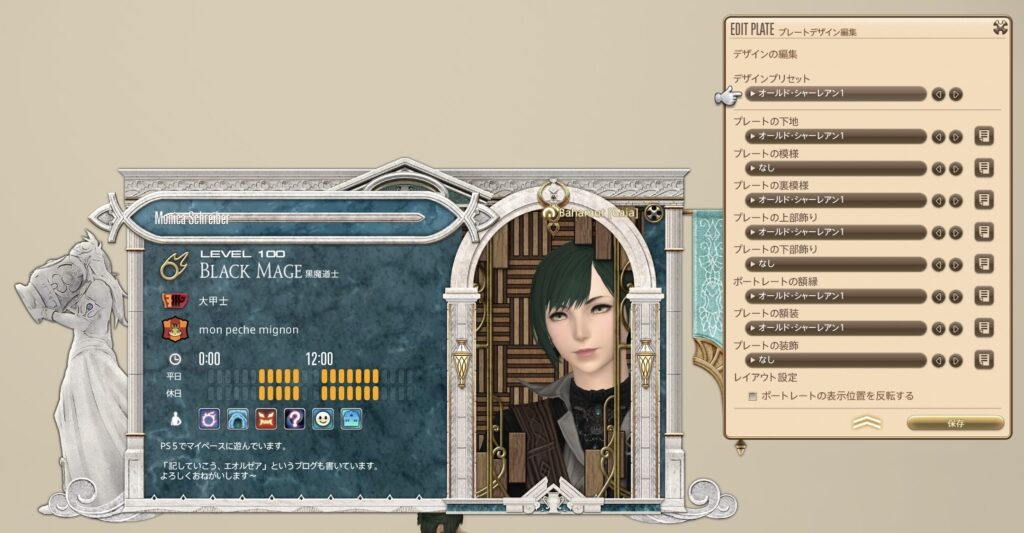Open the プレートの額装 plate framing dropdown
Viewport: 1024px width, 533px height.
[837, 328]
